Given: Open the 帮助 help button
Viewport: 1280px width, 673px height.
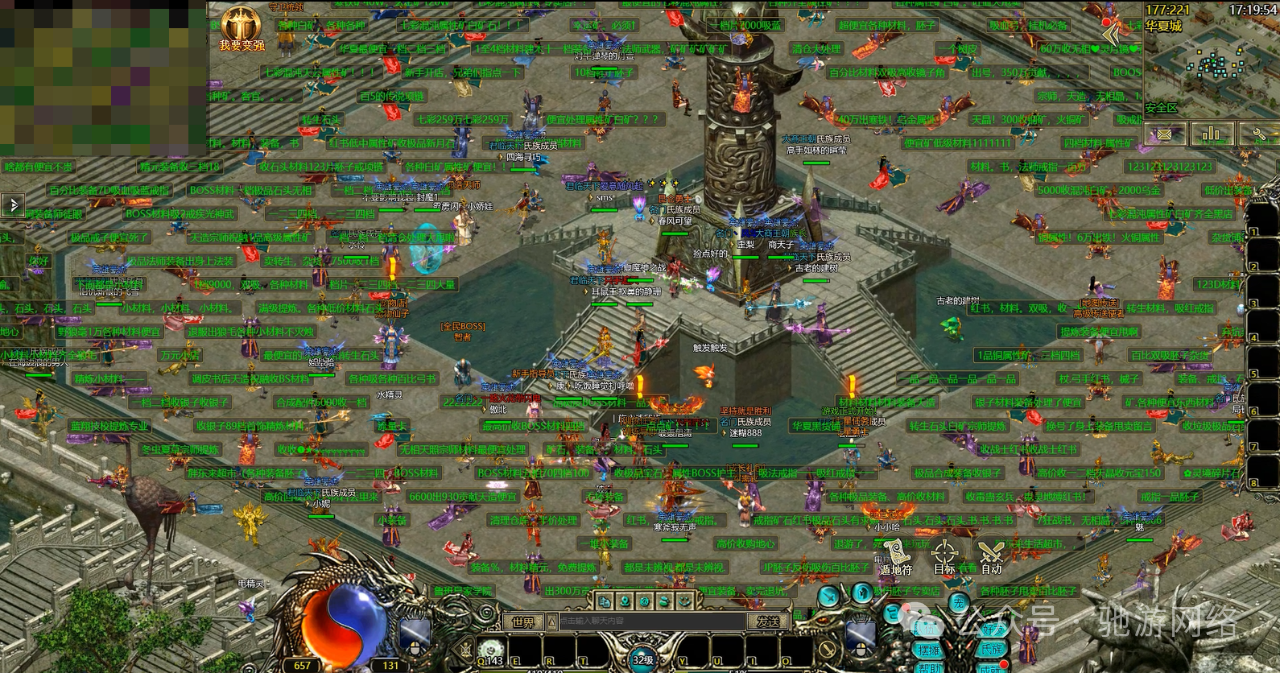Looking at the screenshot, I should point(927,668).
